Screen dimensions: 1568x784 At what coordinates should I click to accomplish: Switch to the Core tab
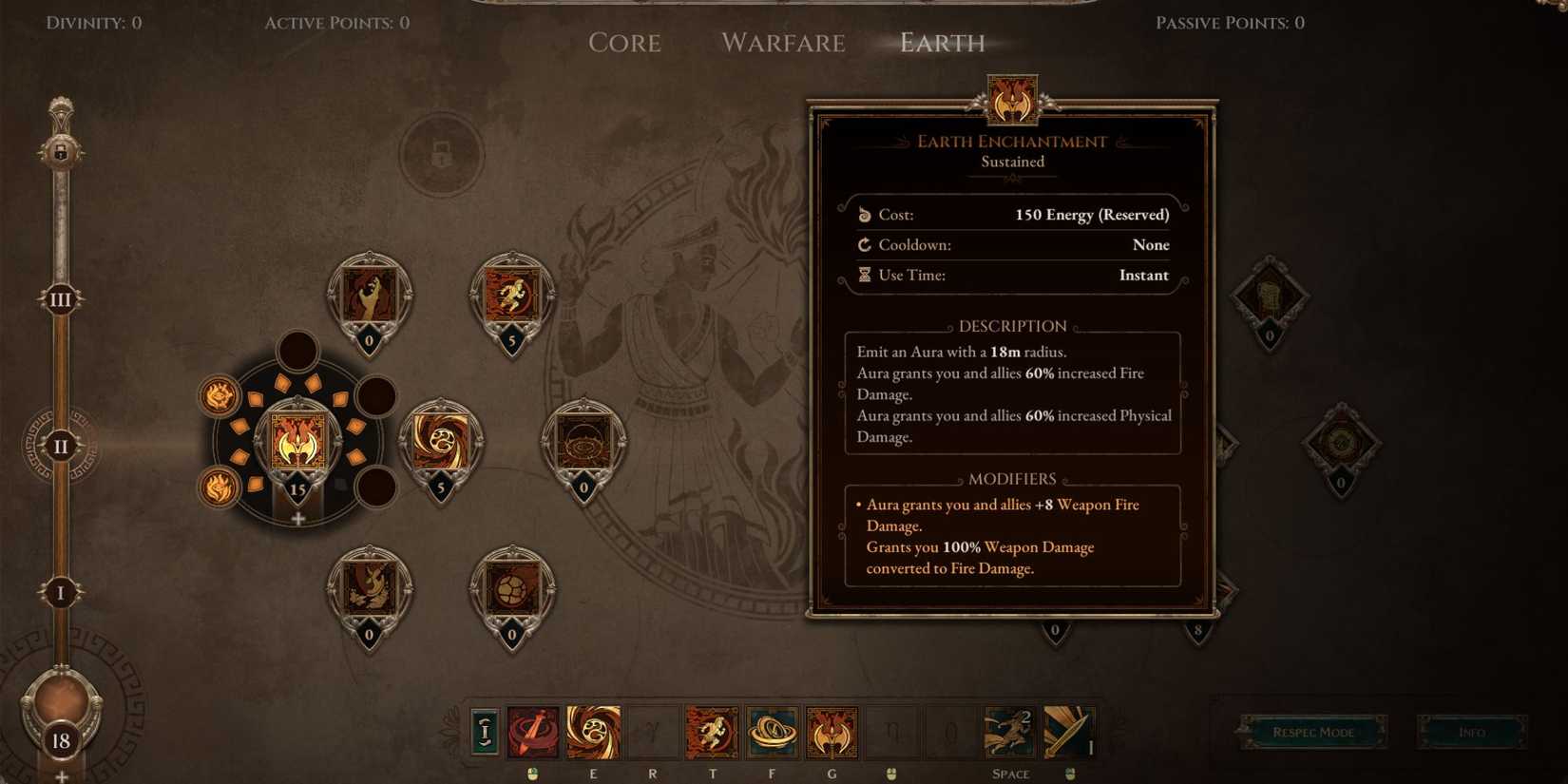pyautogui.click(x=625, y=43)
